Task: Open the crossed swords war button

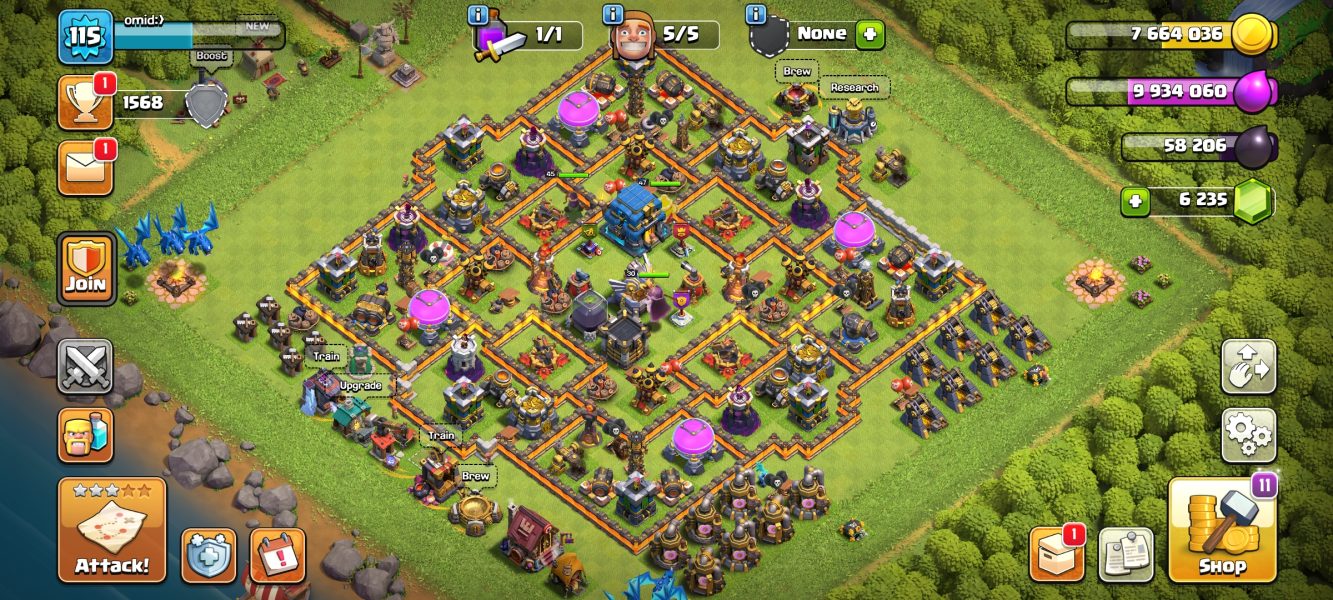Action: coord(85,367)
